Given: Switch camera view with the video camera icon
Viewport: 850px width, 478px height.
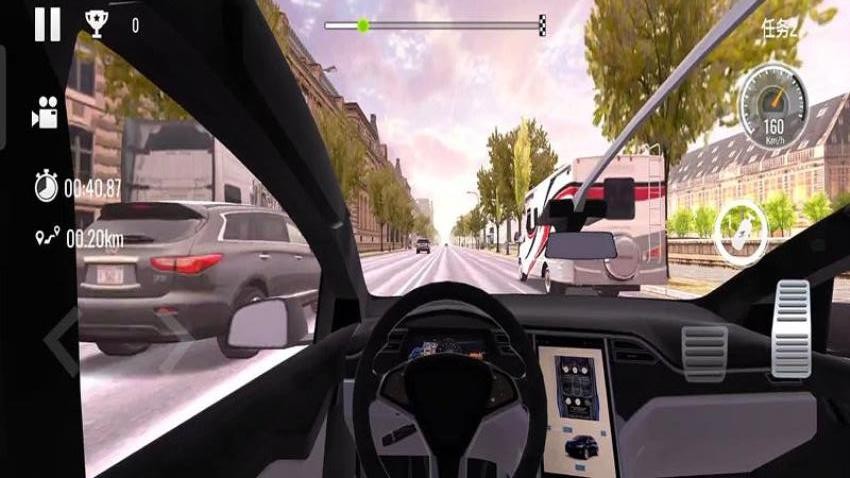Looking at the screenshot, I should point(44,114).
